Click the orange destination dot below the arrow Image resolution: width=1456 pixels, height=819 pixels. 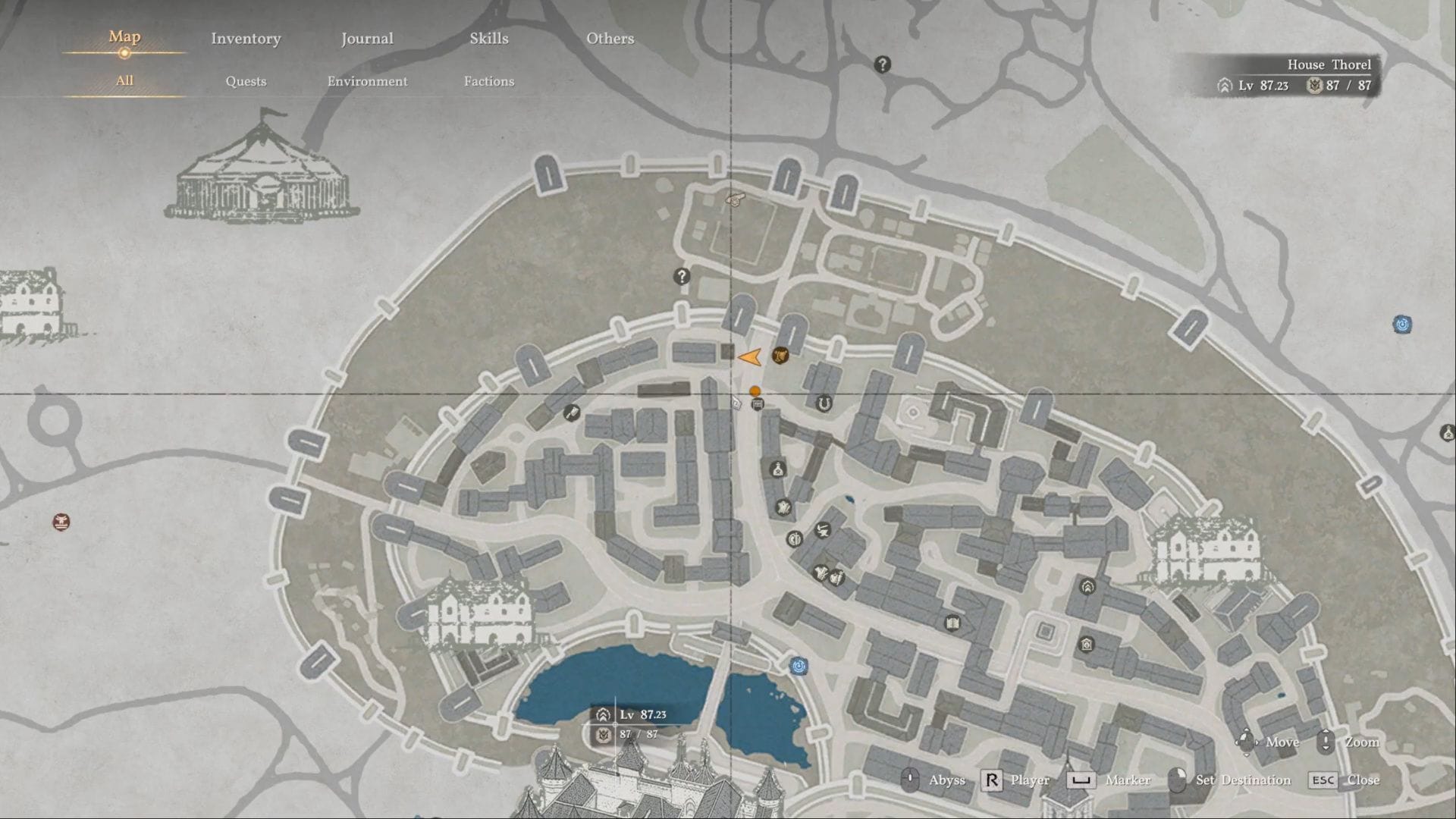tap(755, 392)
